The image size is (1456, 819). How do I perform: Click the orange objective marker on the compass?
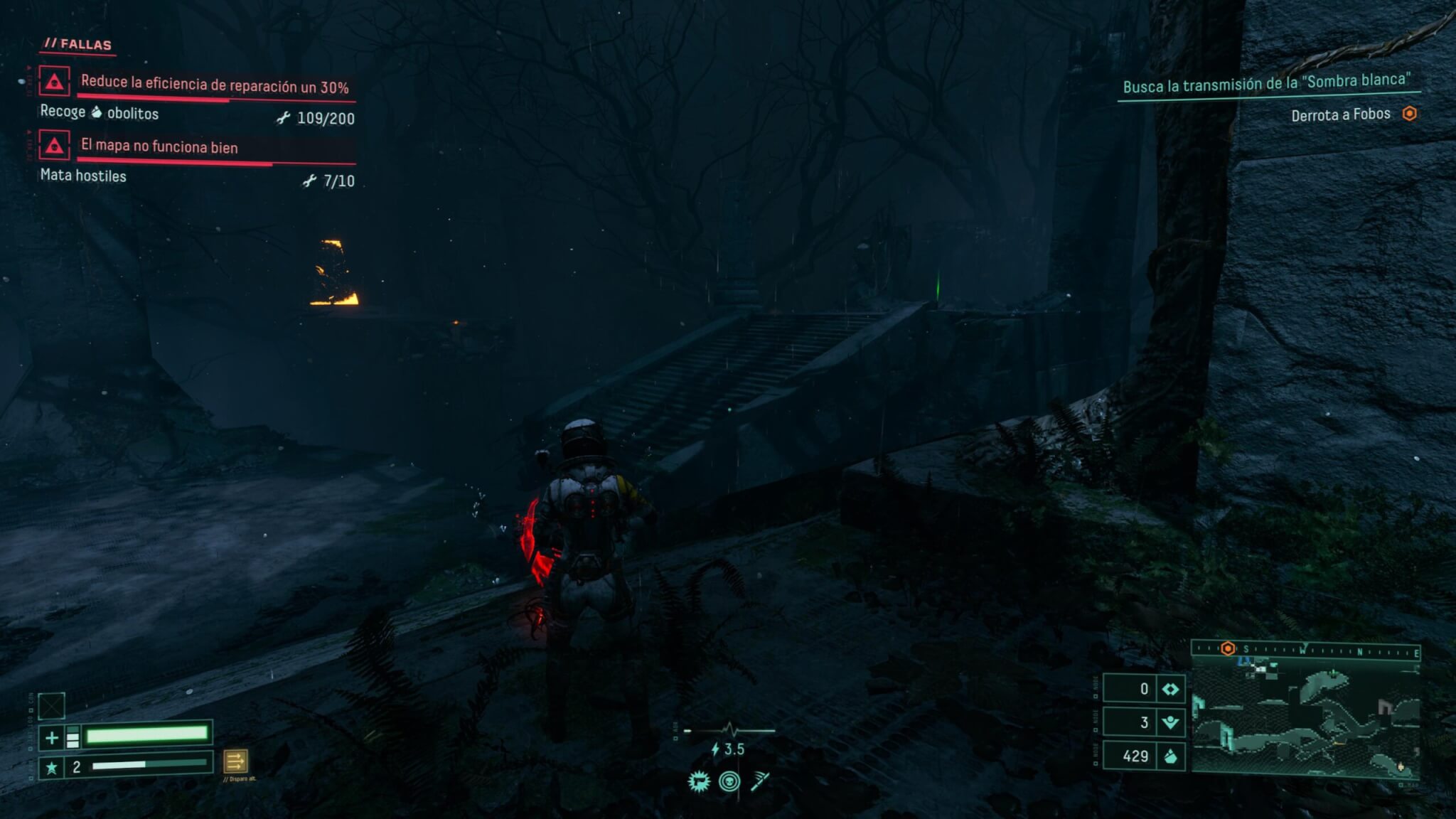point(1228,648)
